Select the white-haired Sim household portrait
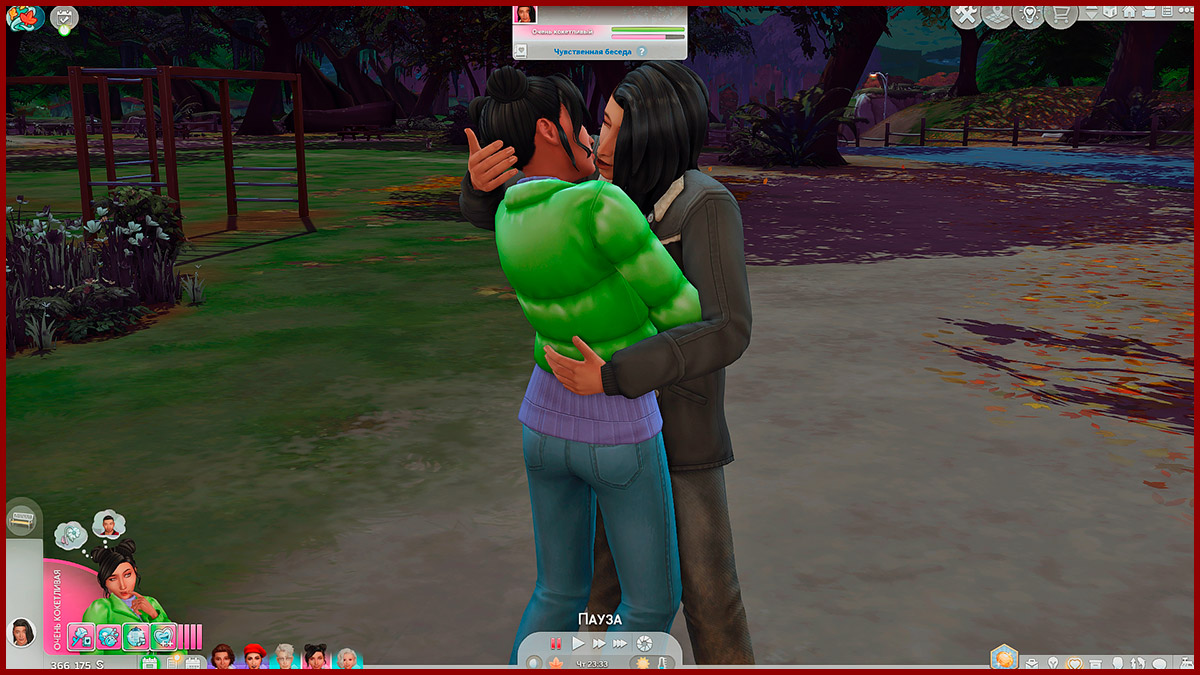This screenshot has height=675, width=1200. point(285,657)
